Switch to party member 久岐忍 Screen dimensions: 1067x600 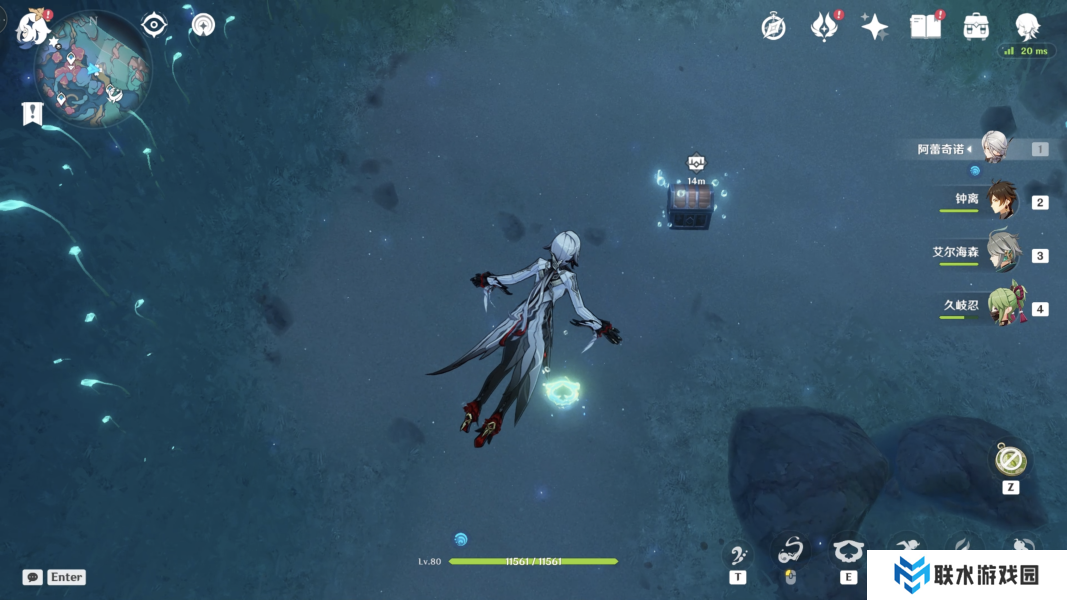tap(1002, 306)
